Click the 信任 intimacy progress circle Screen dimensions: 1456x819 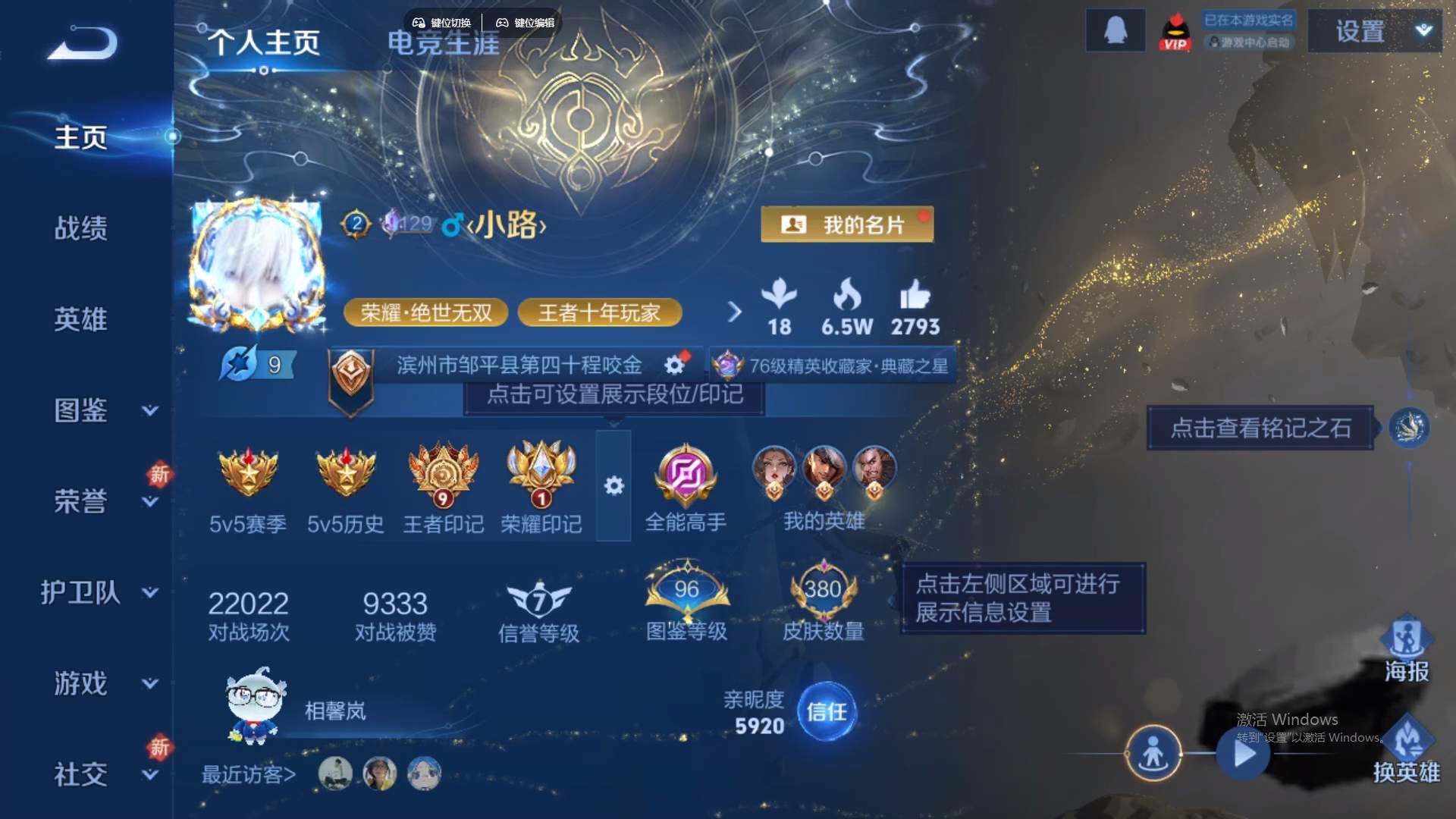click(827, 713)
